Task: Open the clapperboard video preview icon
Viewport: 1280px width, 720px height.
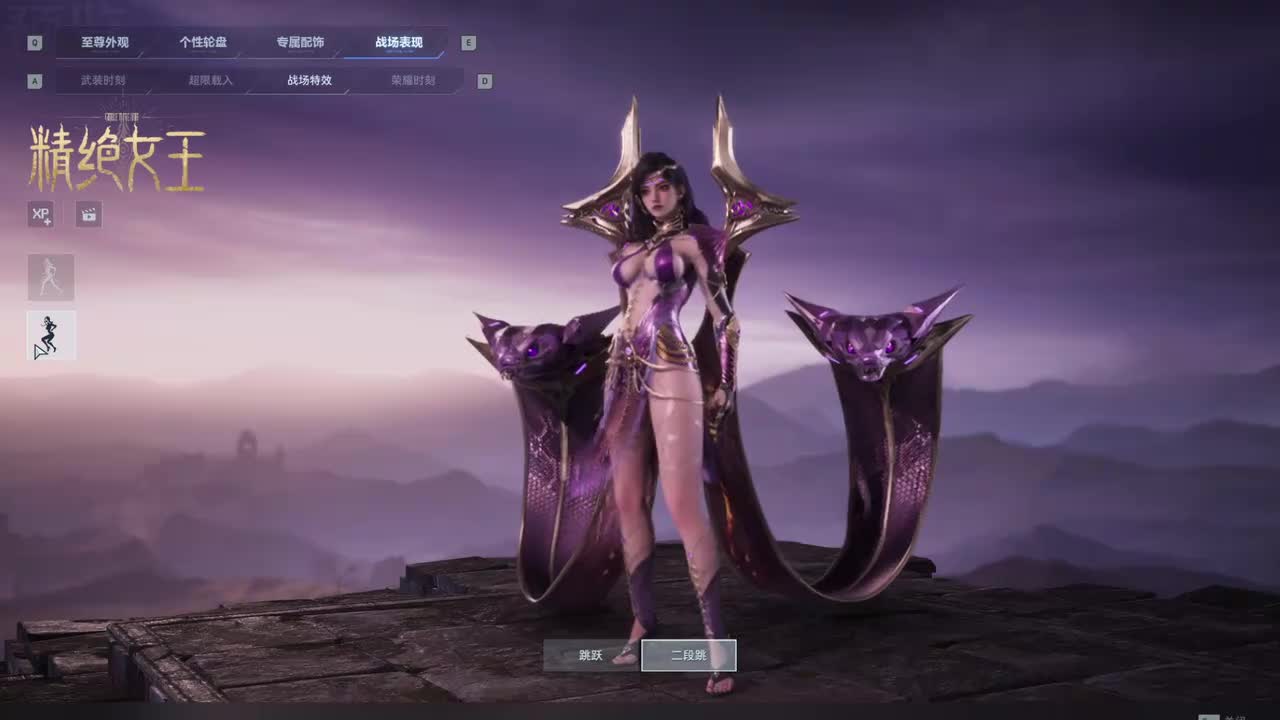Action: click(89, 214)
